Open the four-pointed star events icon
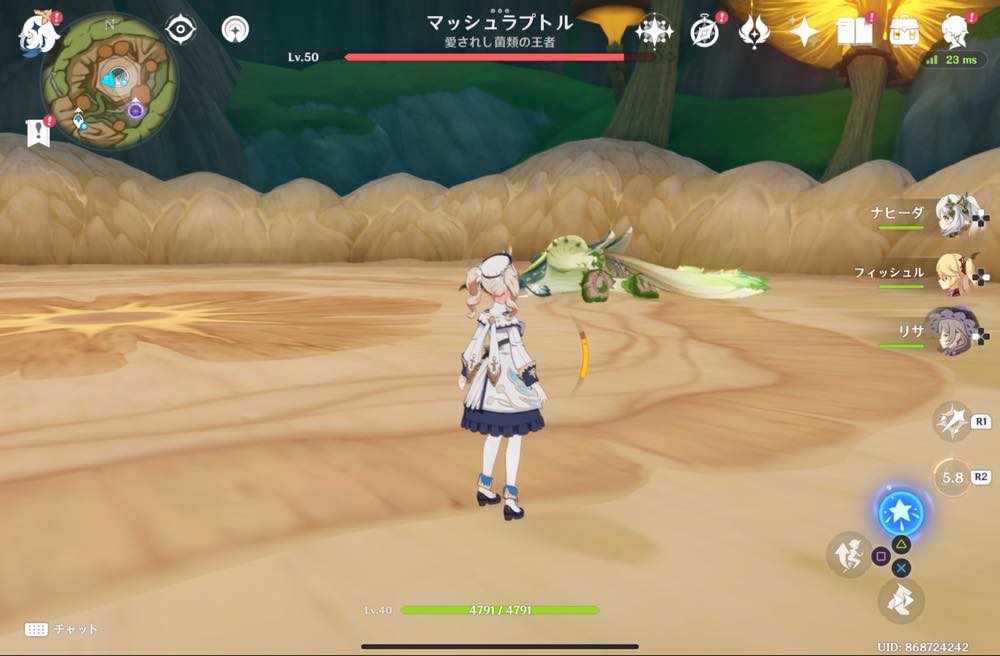1000x656 pixels. tap(654, 32)
